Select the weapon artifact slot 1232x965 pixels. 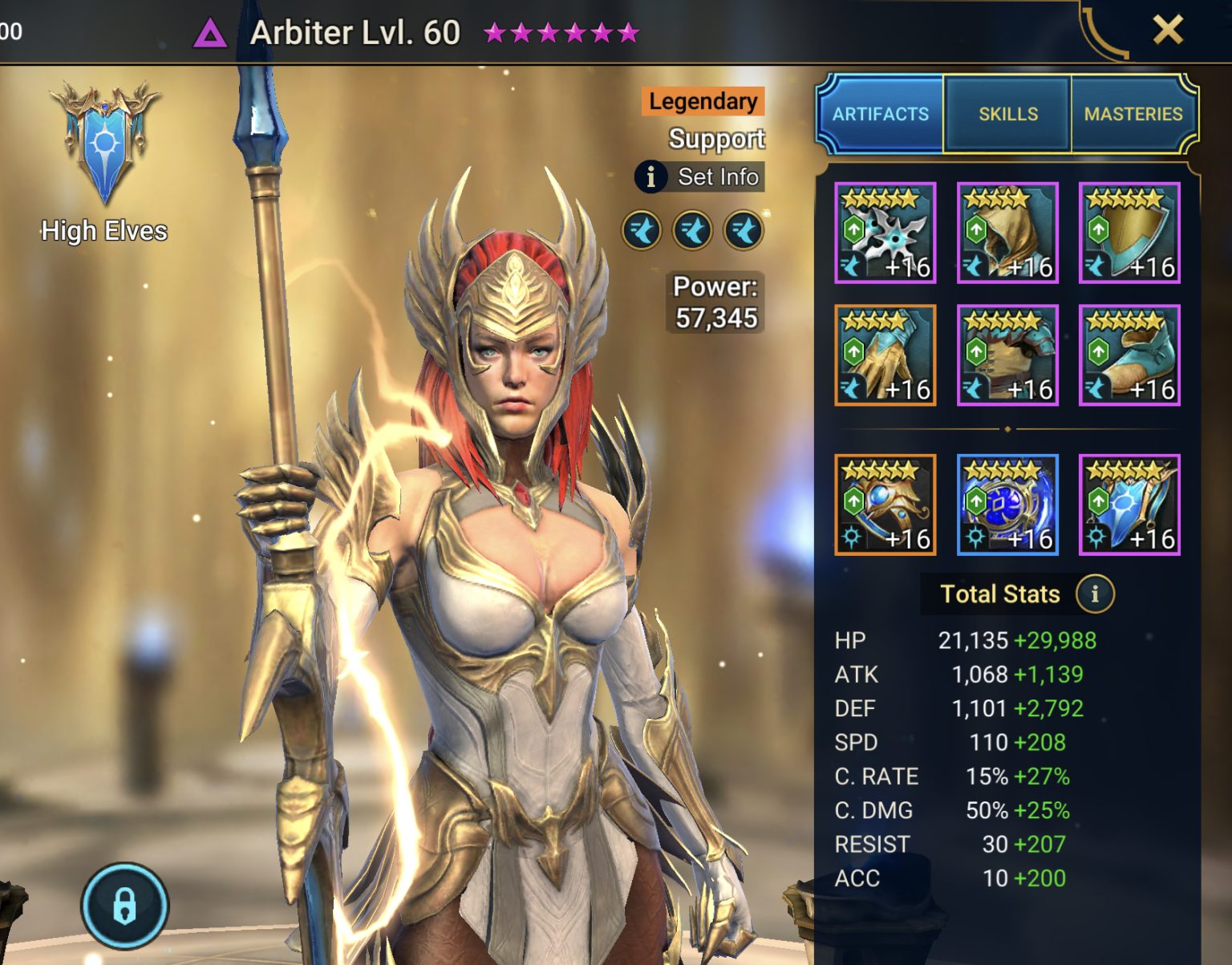pyautogui.click(x=885, y=233)
